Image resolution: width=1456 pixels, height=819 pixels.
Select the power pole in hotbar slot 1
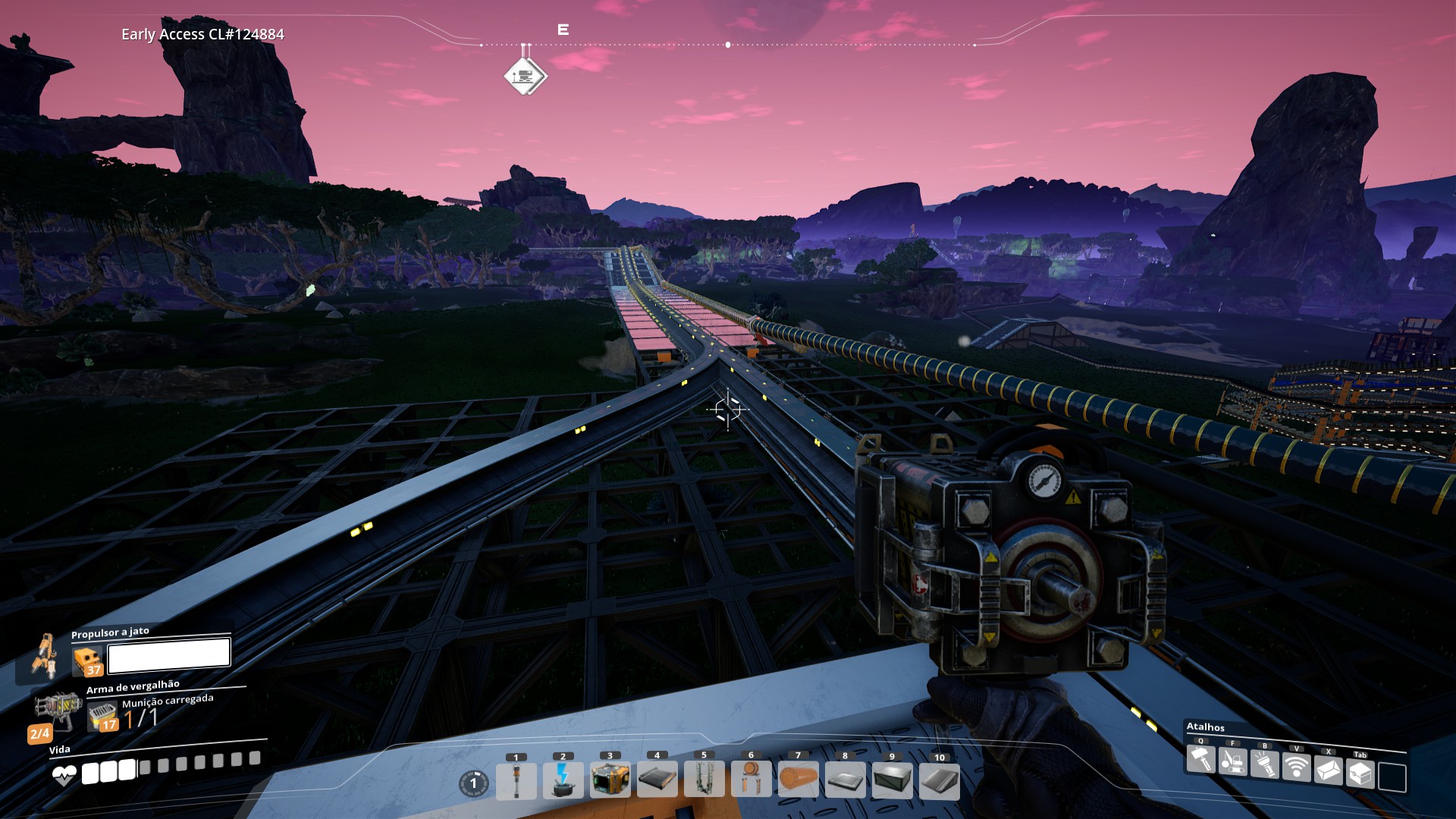pos(516,780)
